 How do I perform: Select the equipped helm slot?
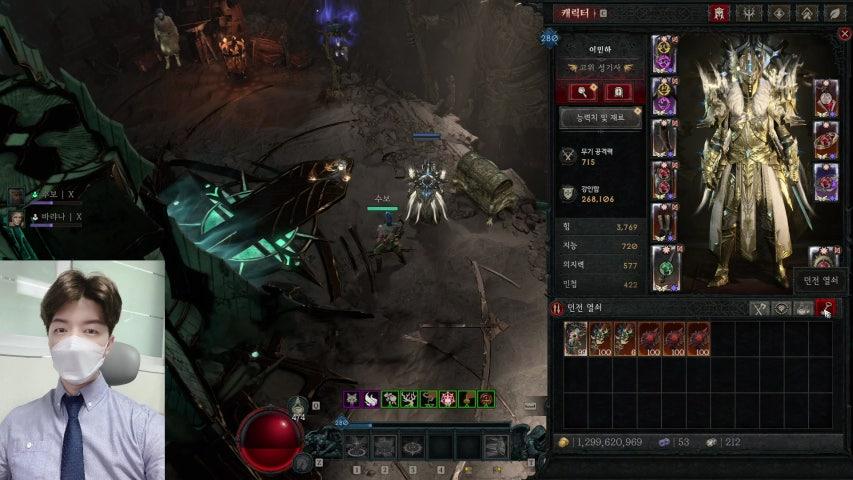[x=664, y=53]
